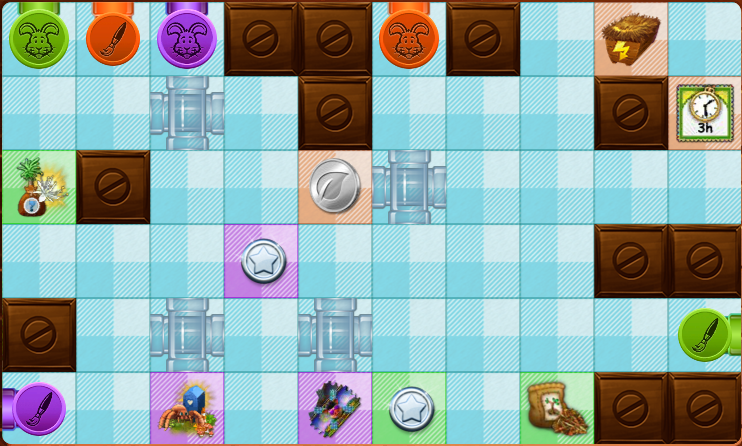Open the 3h clock timer tile

(x=704, y=112)
